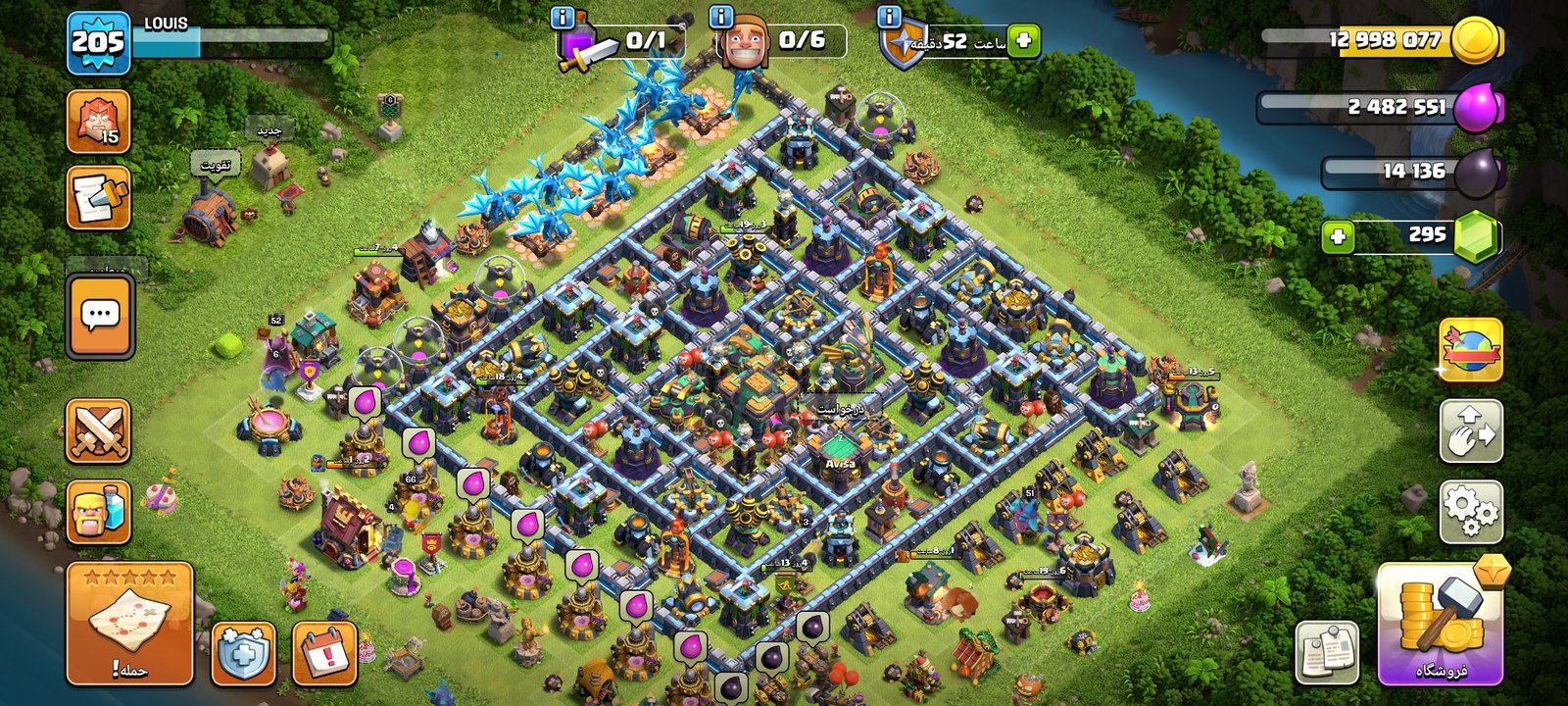Extend the shield timer with green plus
Screen dimensions: 1568x706
click(x=1023, y=41)
